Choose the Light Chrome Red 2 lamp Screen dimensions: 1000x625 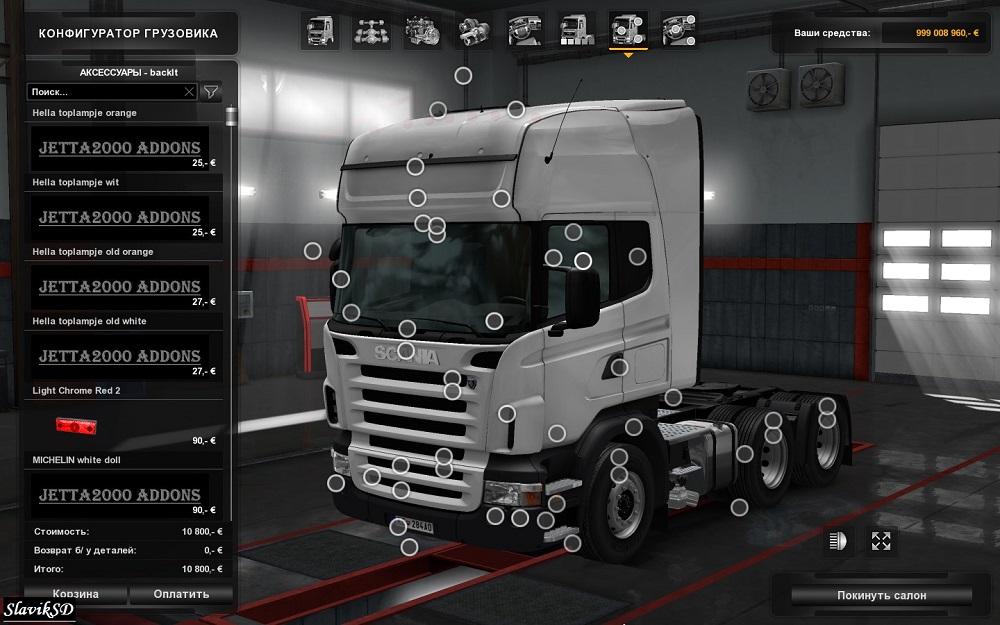click(119, 425)
